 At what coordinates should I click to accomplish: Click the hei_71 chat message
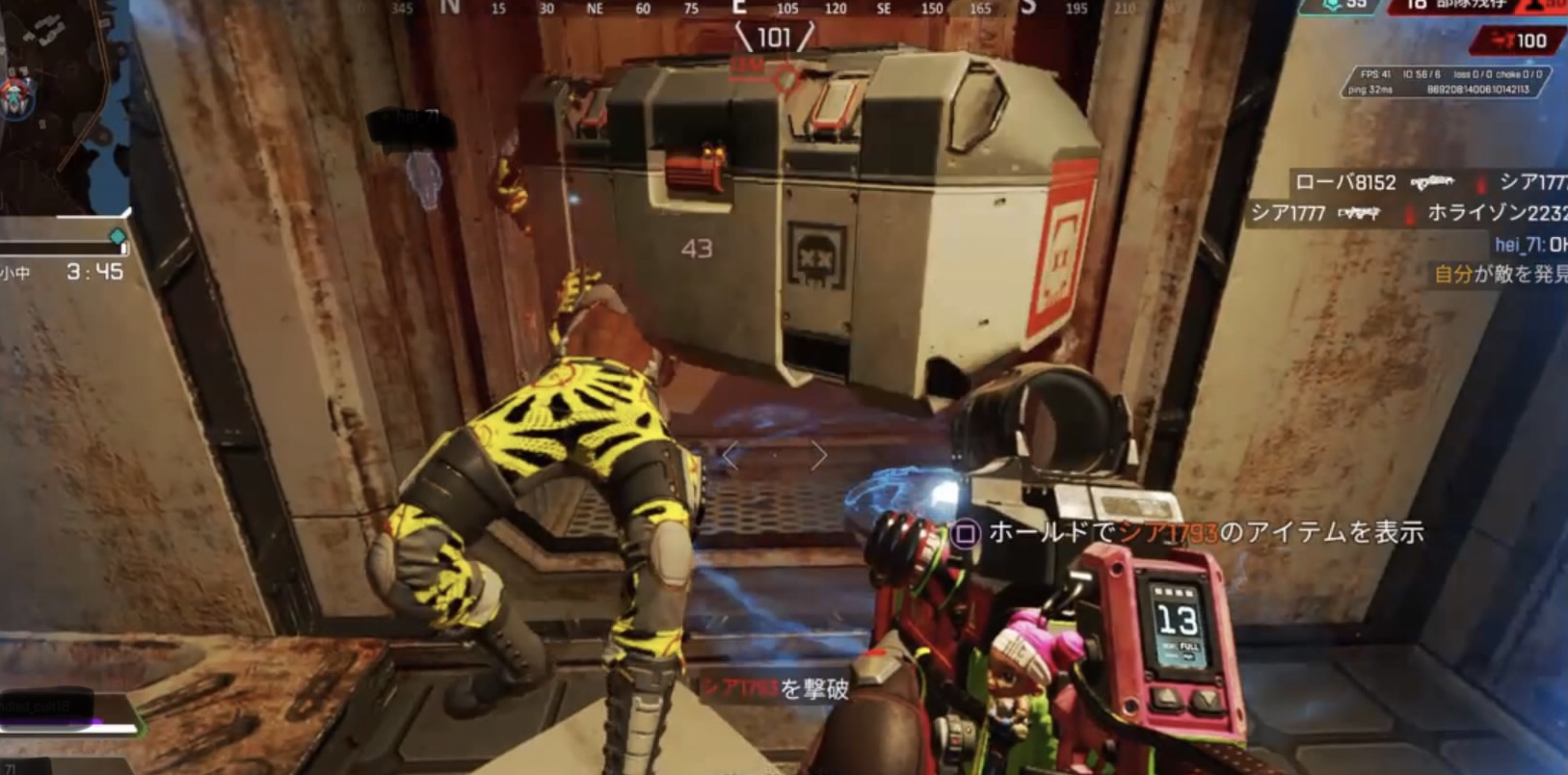coord(1529,245)
